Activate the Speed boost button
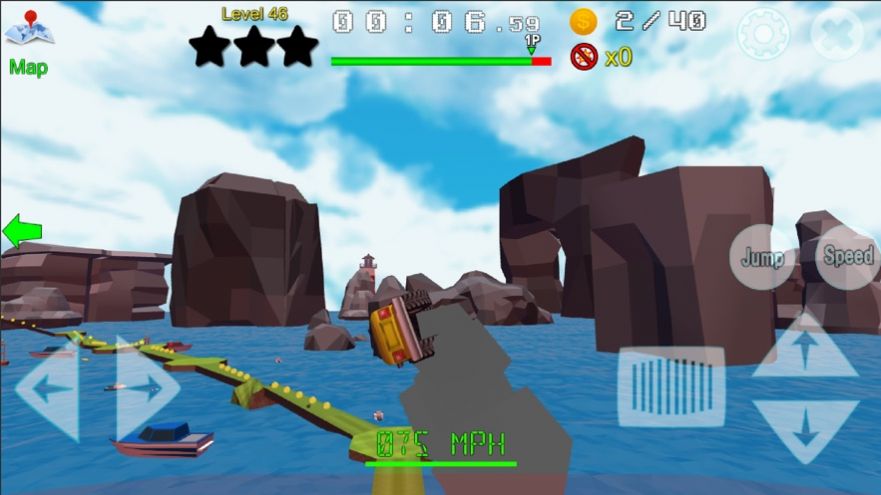 [847, 256]
